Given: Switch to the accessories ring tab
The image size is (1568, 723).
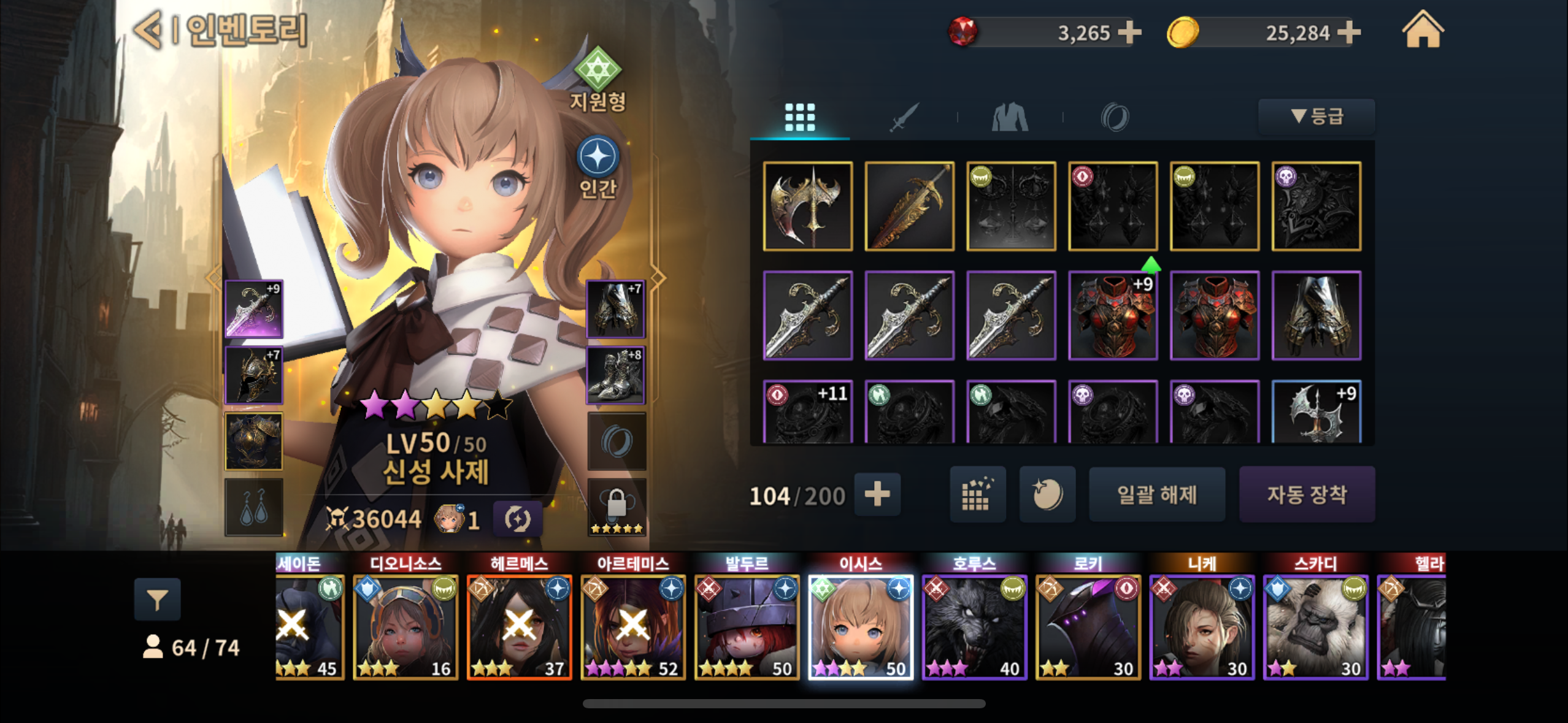Looking at the screenshot, I should (1115, 117).
